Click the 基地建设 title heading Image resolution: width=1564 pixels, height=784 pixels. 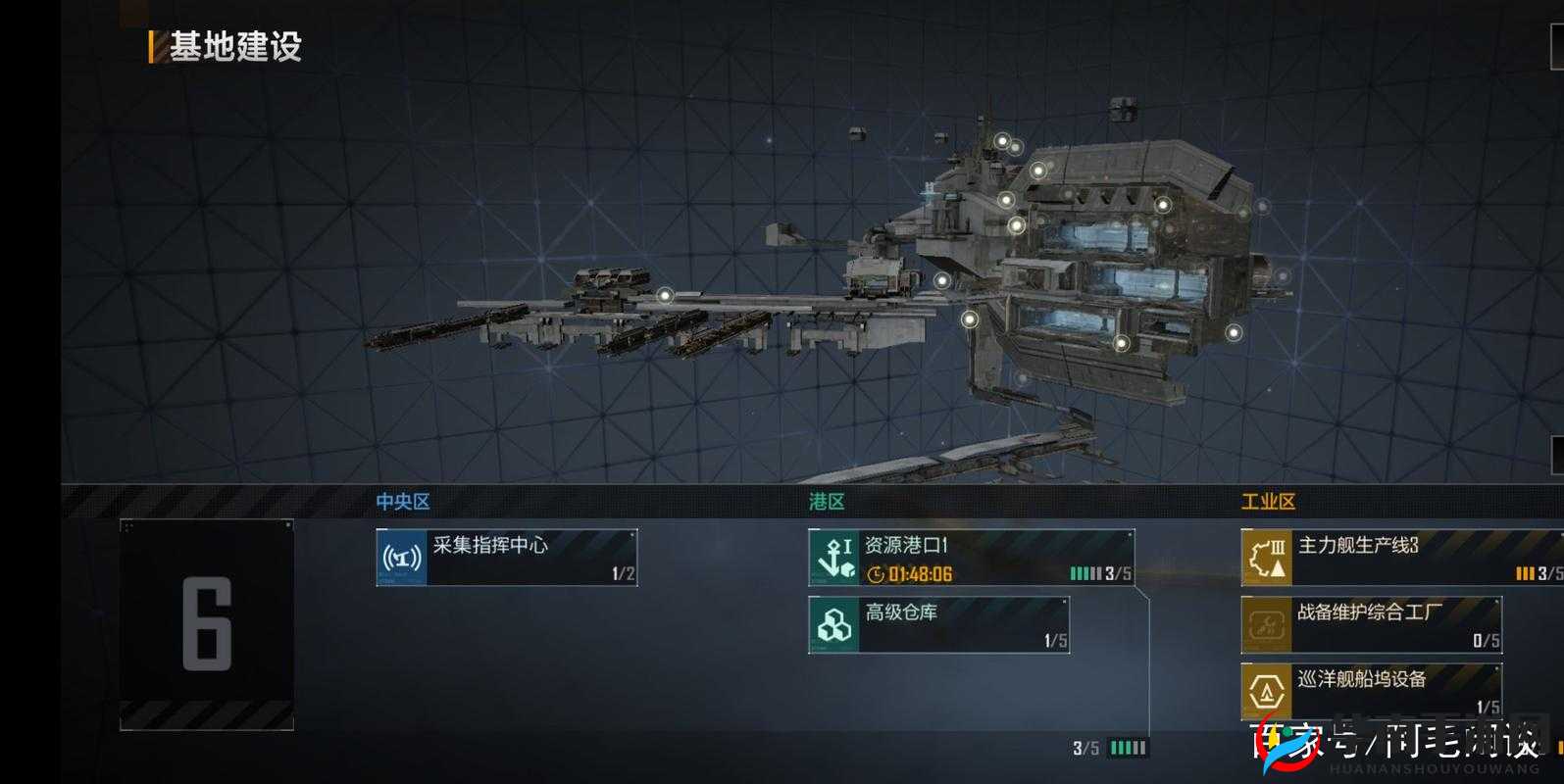238,44
